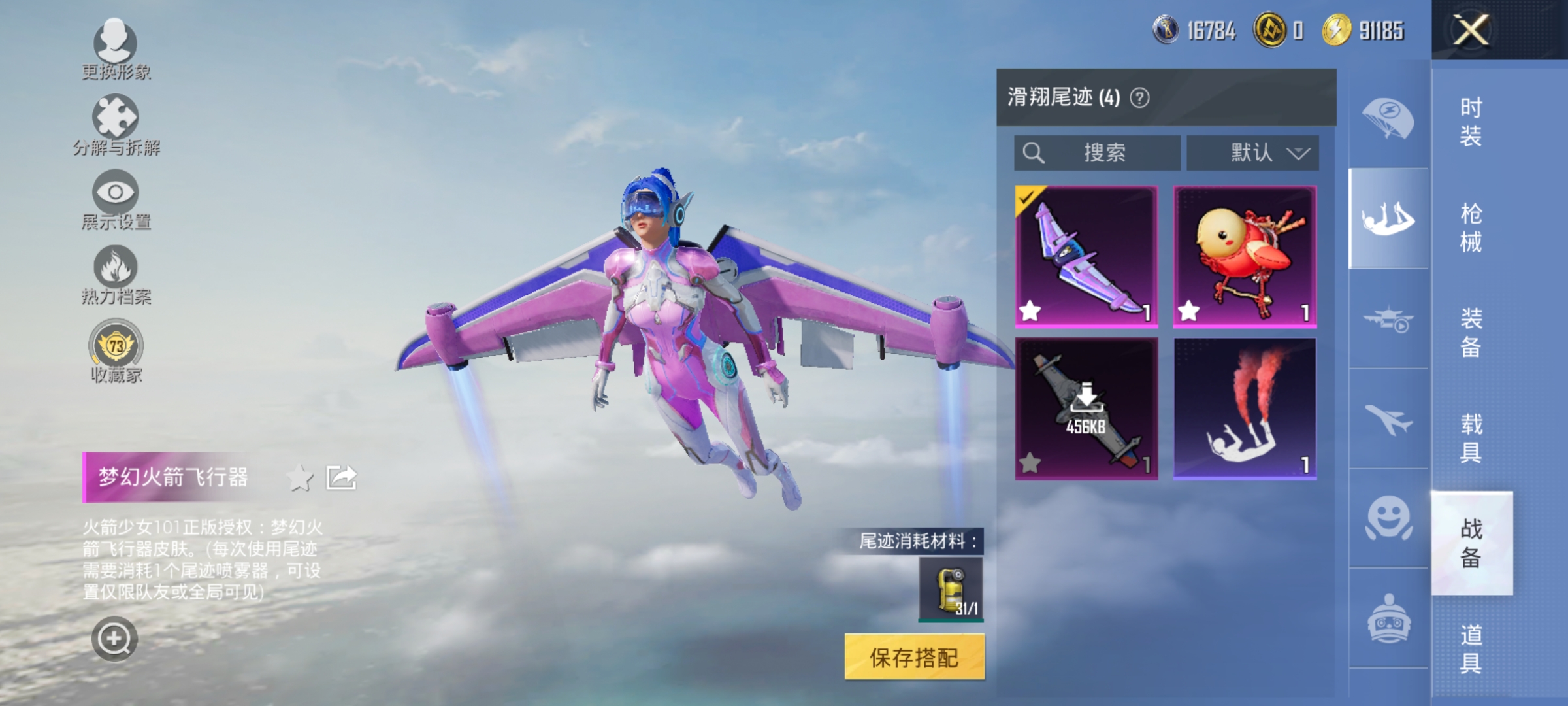Expand the 默认 sort dropdown
Image resolution: width=1568 pixels, height=706 pixels.
point(1252,152)
